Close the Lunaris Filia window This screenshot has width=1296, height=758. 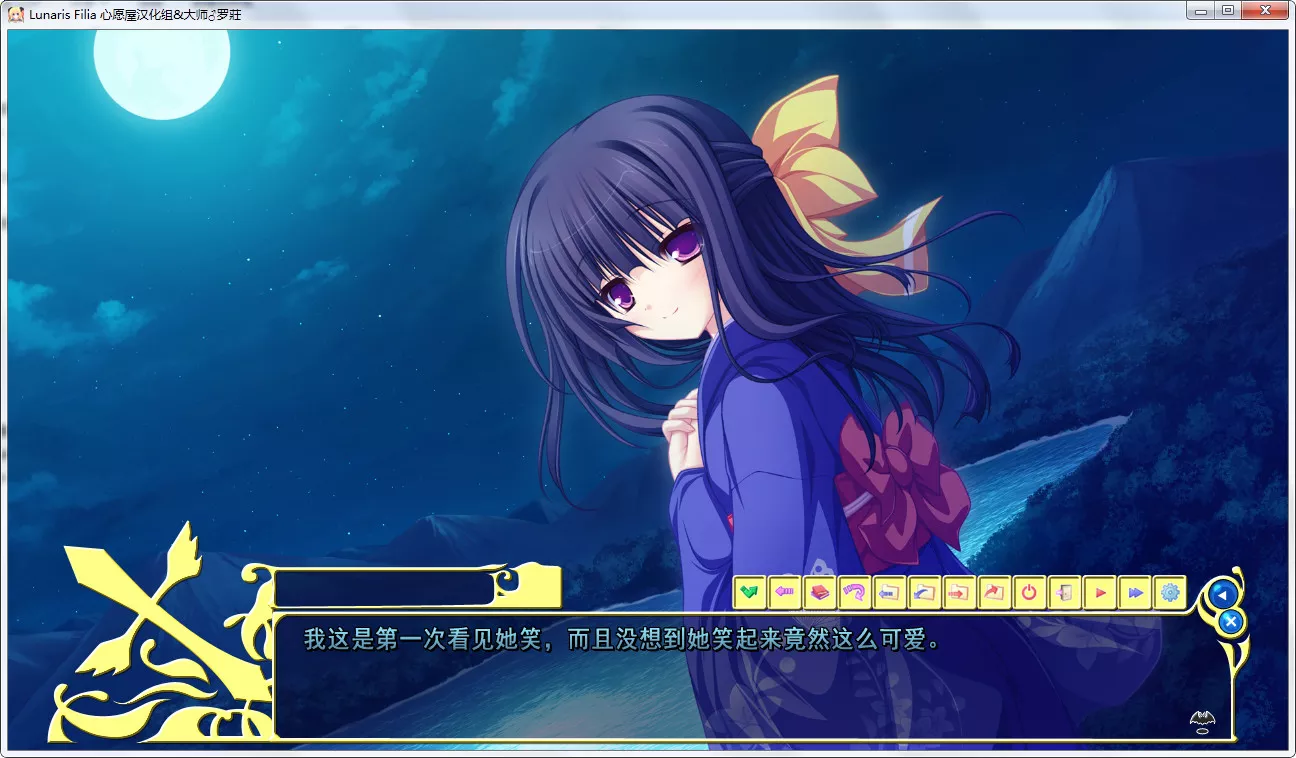(x=1265, y=11)
